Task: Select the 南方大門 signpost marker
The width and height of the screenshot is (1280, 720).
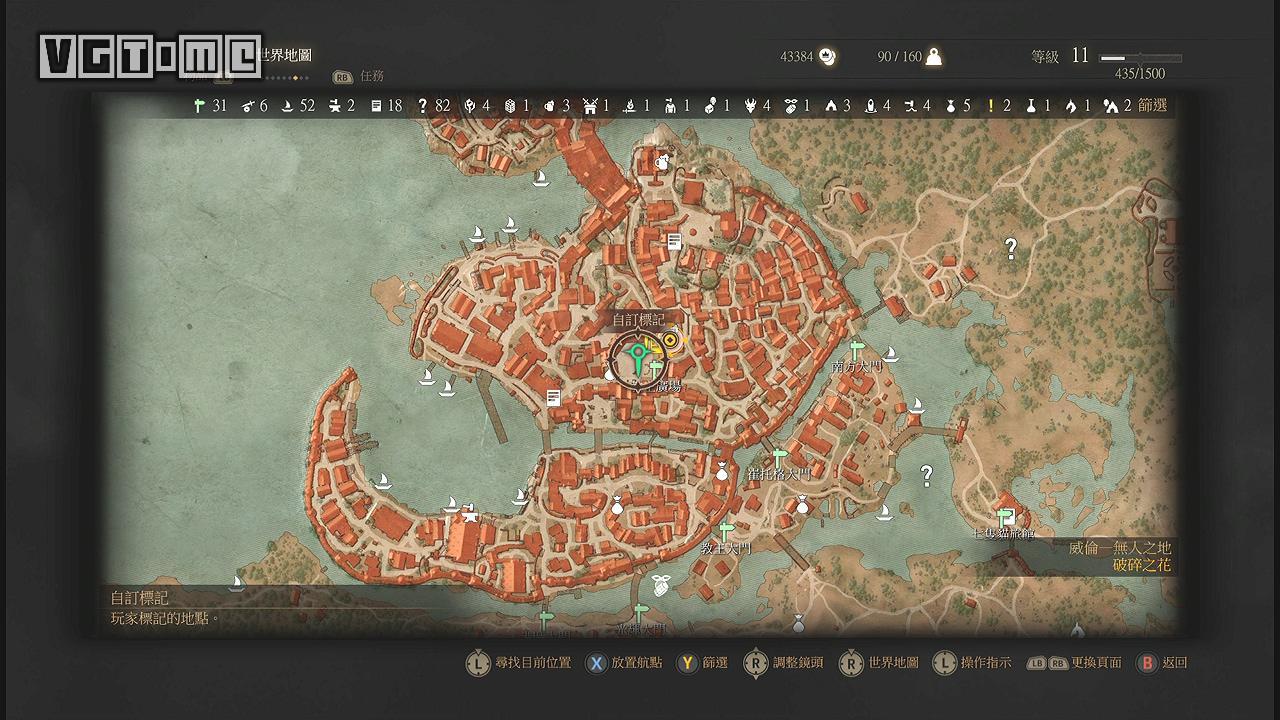Action: [x=856, y=347]
